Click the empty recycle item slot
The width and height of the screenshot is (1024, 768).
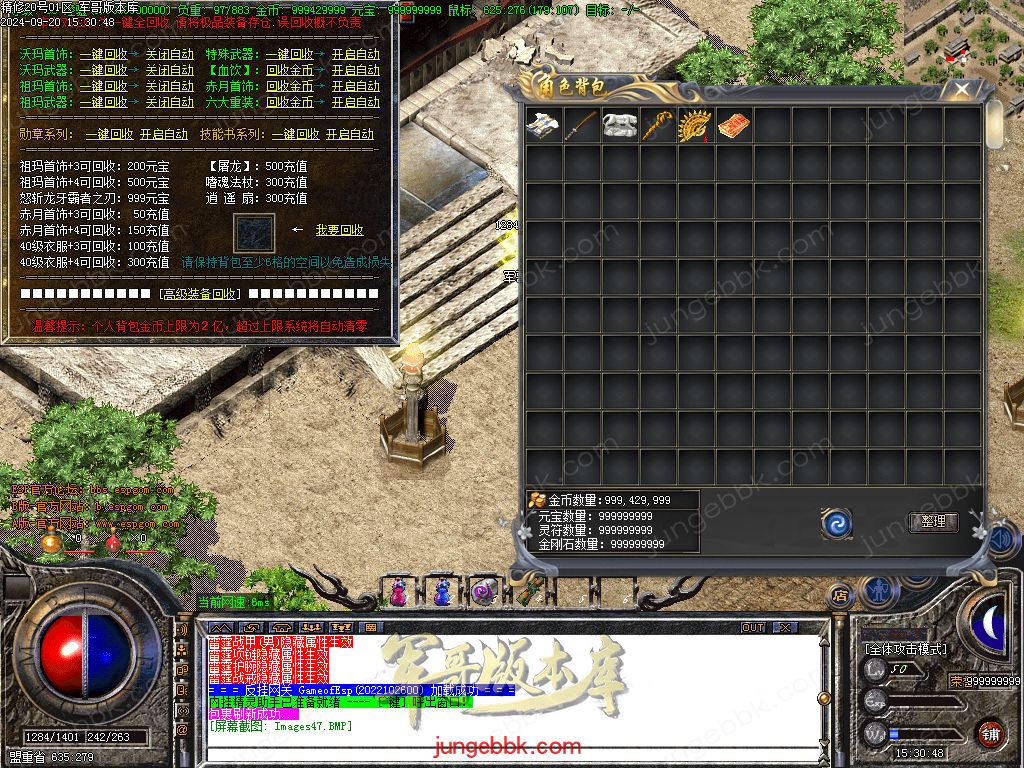coord(253,232)
